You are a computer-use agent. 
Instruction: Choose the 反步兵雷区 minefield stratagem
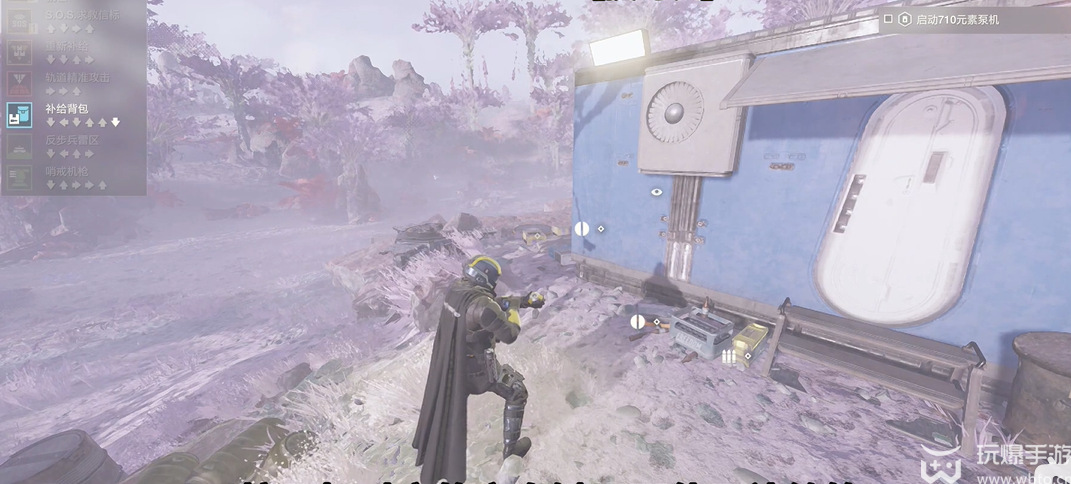point(72,140)
